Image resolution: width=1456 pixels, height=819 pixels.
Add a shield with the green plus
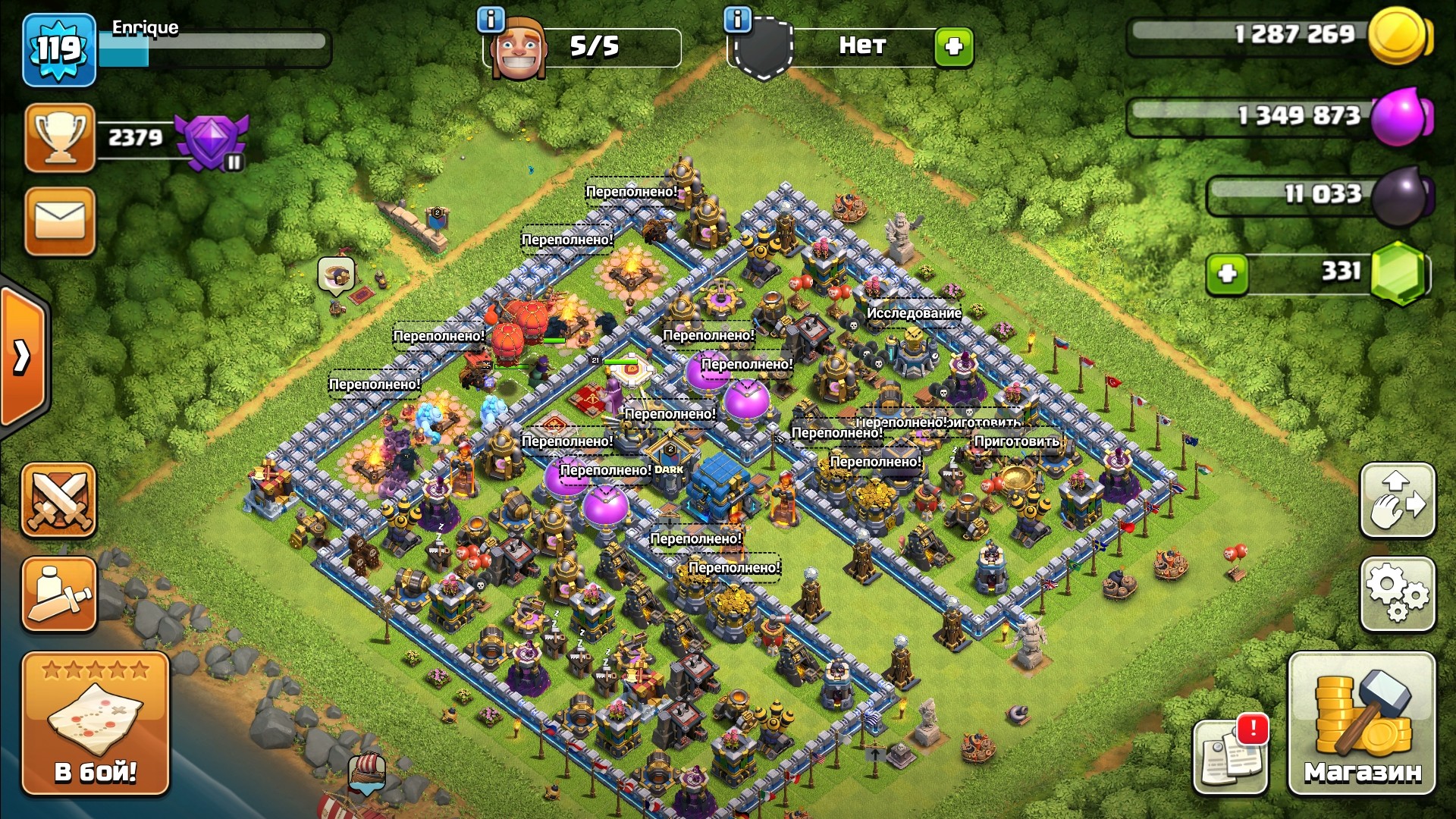click(953, 47)
